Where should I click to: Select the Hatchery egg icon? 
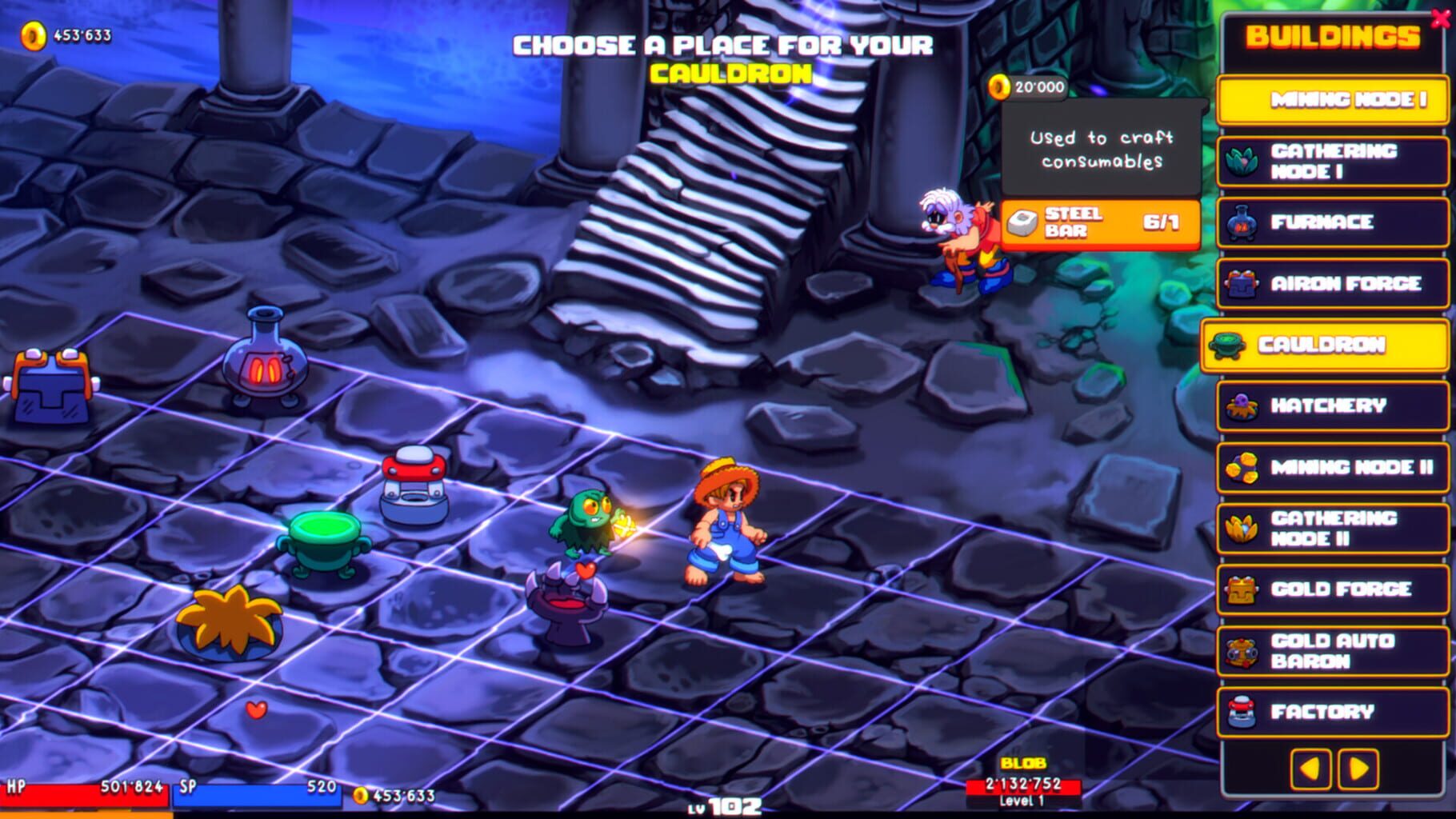[1242, 406]
